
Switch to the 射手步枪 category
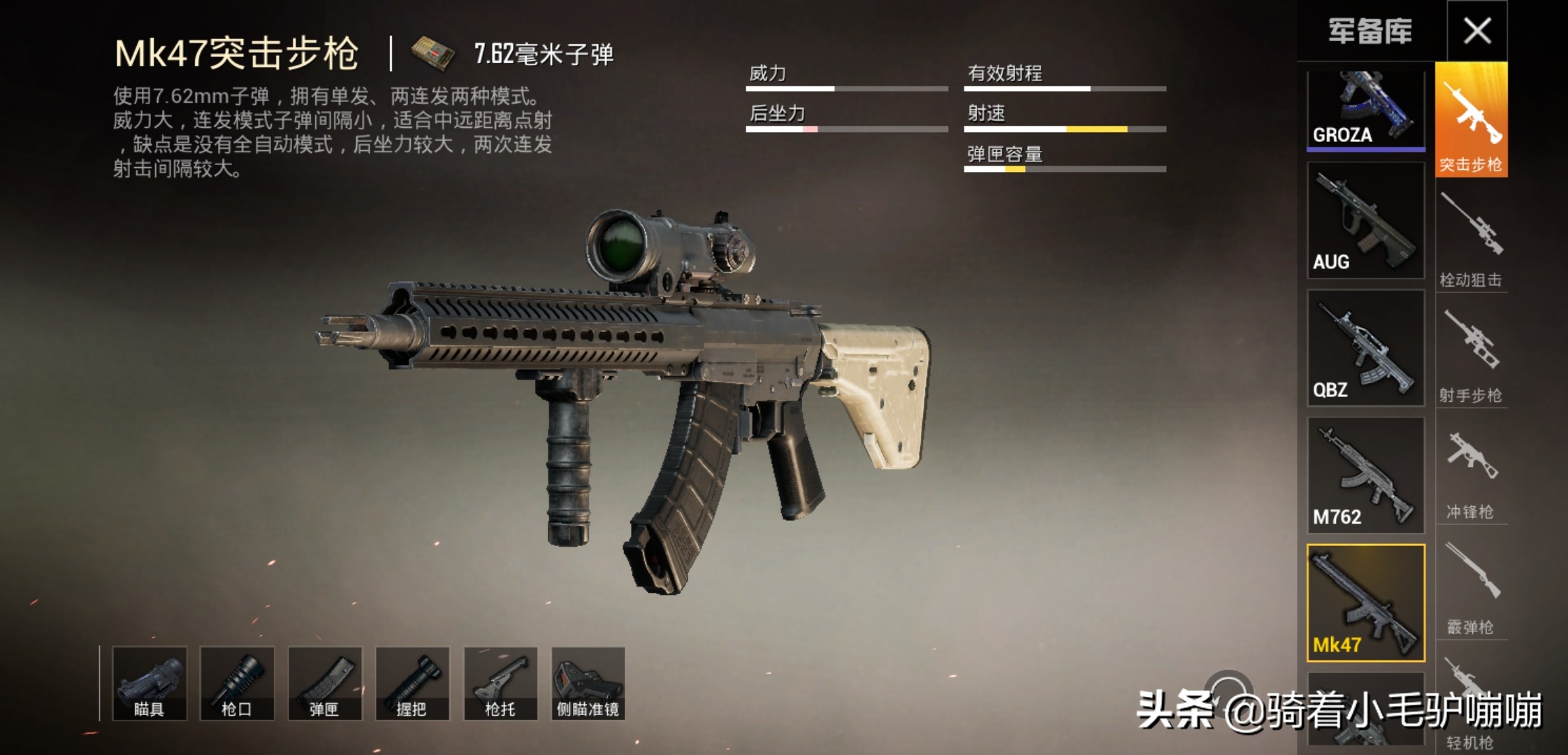pyautogui.click(x=1471, y=354)
